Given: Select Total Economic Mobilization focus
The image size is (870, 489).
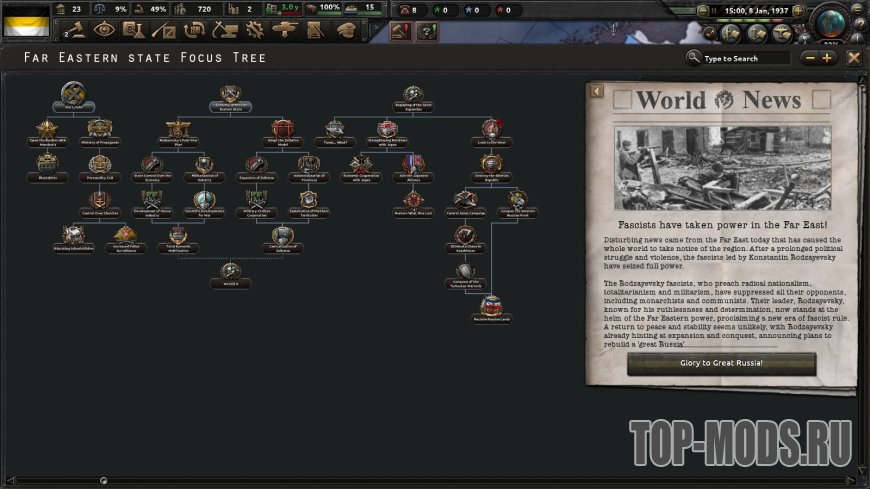Looking at the screenshot, I should 178,237.
